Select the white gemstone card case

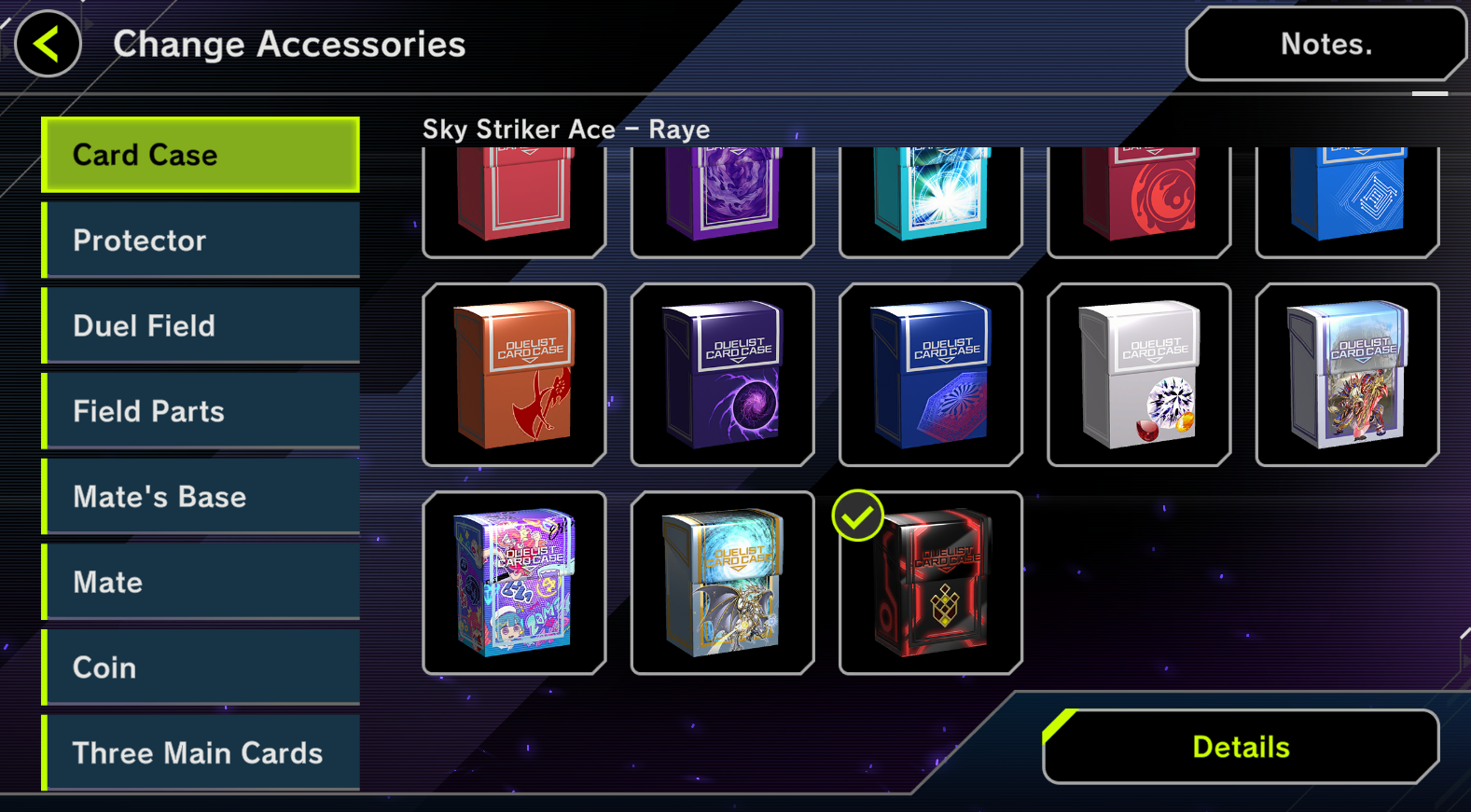click(x=1139, y=375)
